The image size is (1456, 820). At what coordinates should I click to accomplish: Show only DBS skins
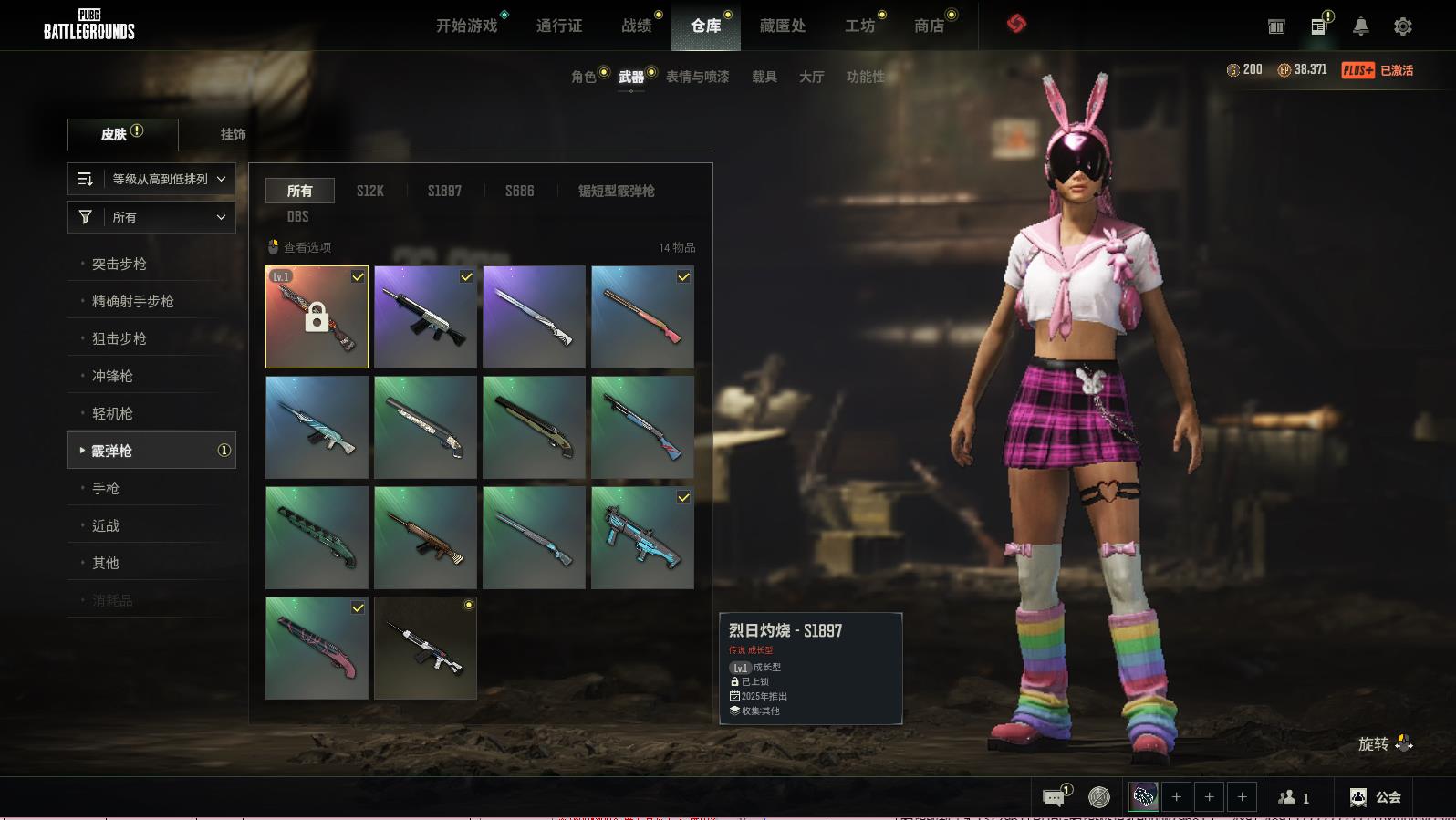(297, 216)
